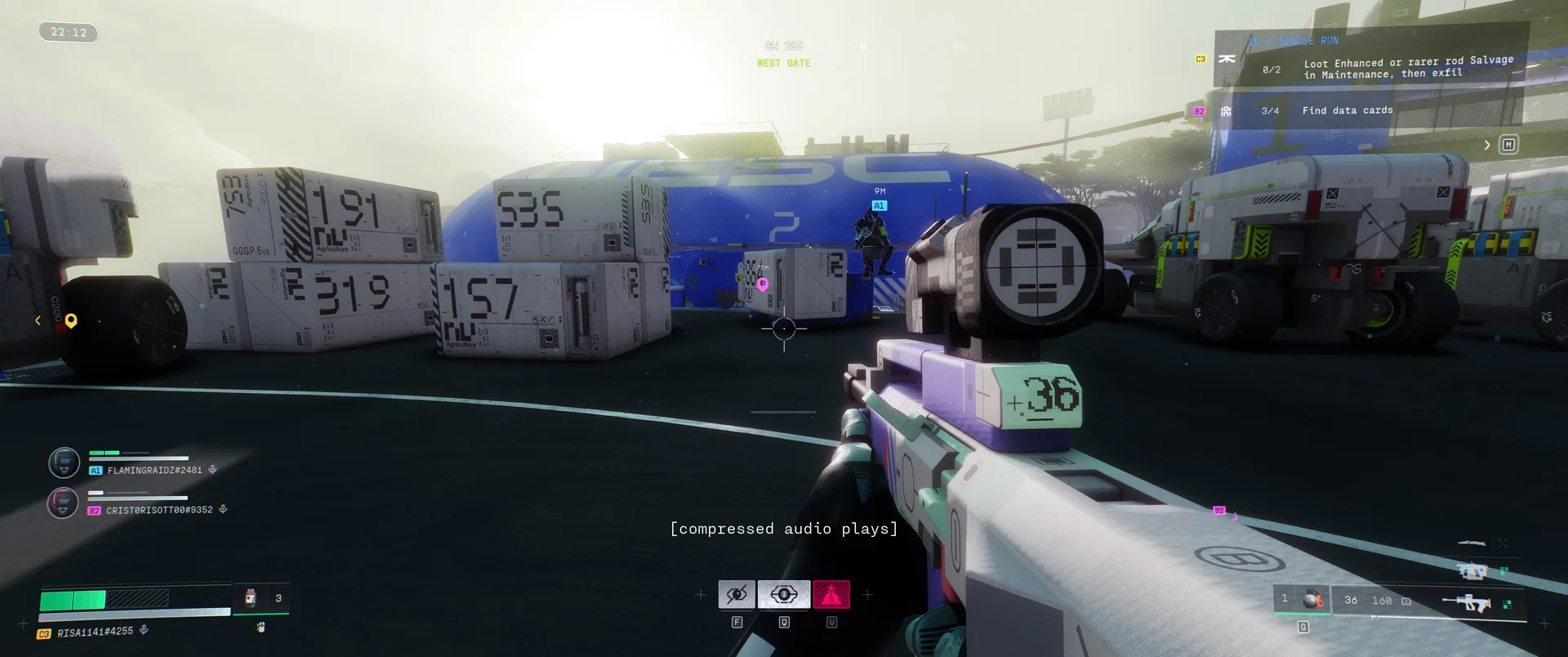Viewport: 1568px width, 657px height.
Task: Use the red ultimate ability icon
Action: (x=831, y=595)
